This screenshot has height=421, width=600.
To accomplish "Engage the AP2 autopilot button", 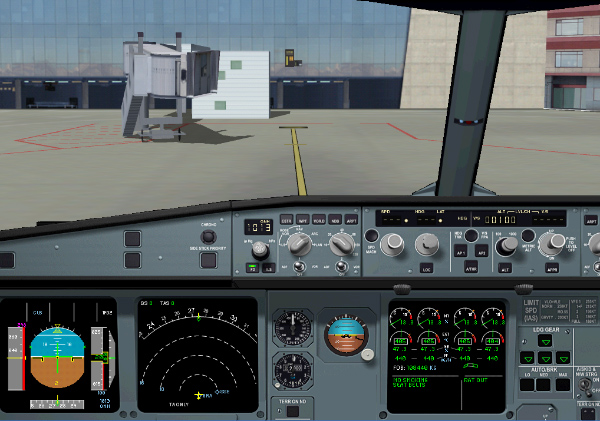I will click(x=480, y=253).
